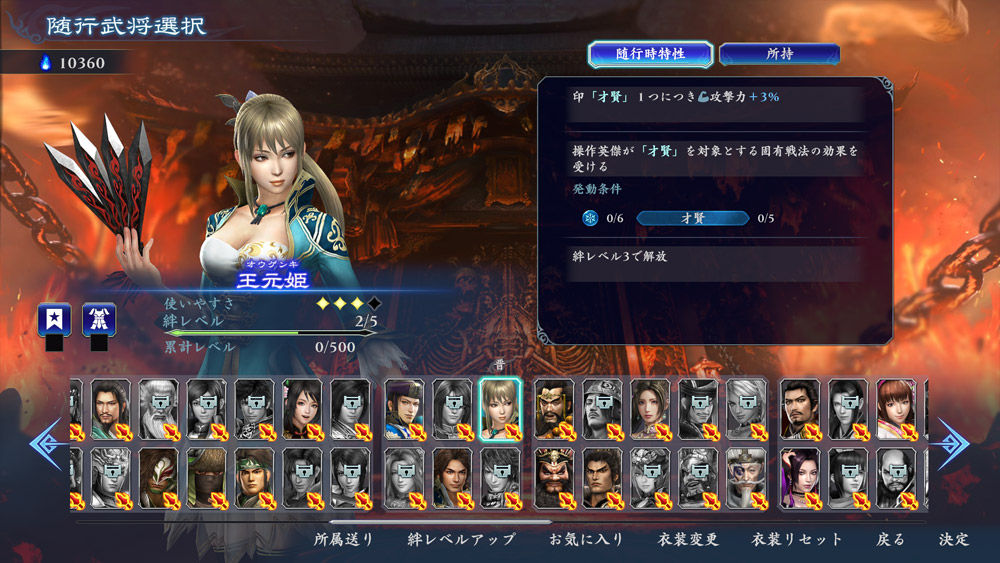This screenshot has width=1000, height=563.
Task: Open the 所持 tab
Action: pos(779,54)
